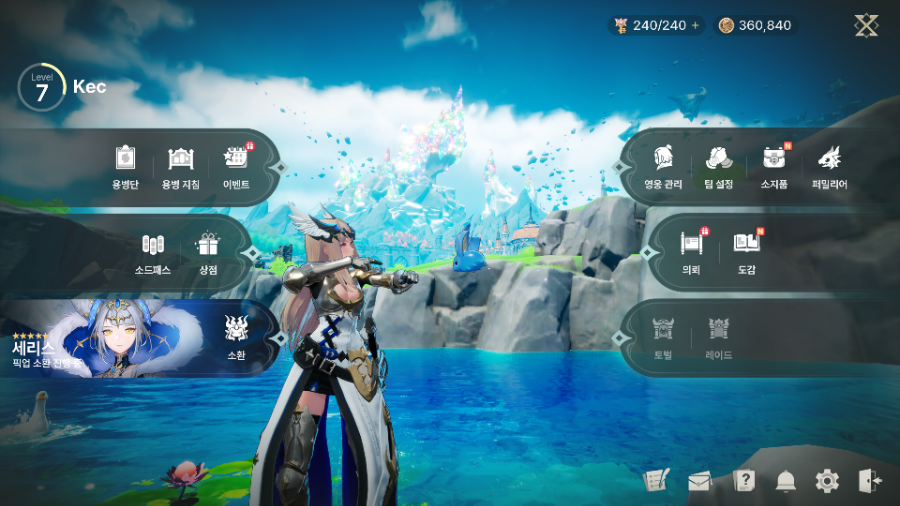Screen dimensions: 900x506
Task: Open the 소환 summon menu
Action: (236, 336)
